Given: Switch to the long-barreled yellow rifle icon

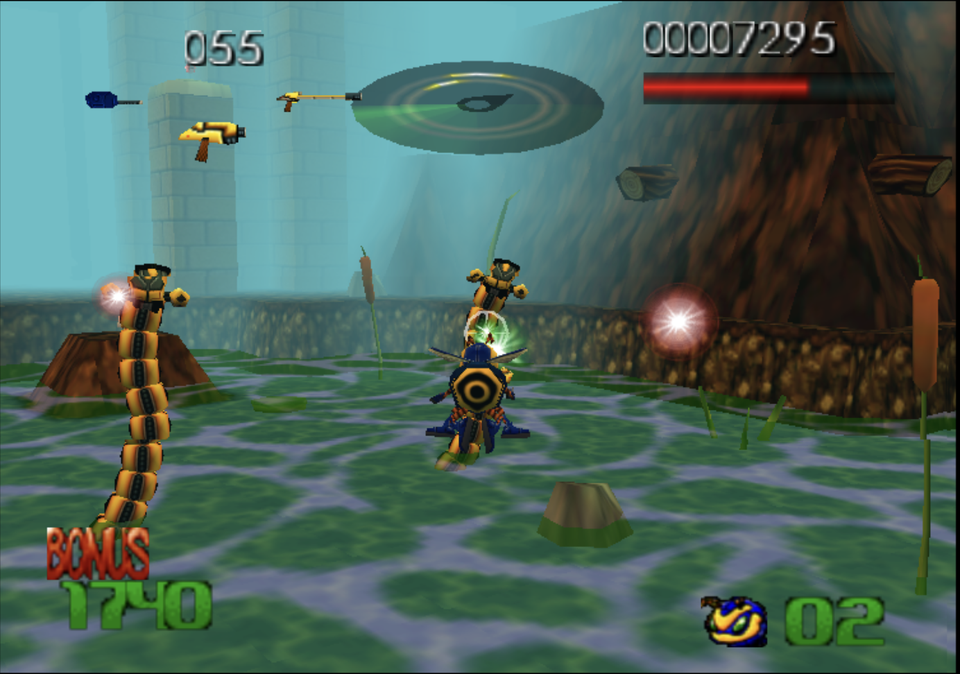Looking at the screenshot, I should coord(316,98).
